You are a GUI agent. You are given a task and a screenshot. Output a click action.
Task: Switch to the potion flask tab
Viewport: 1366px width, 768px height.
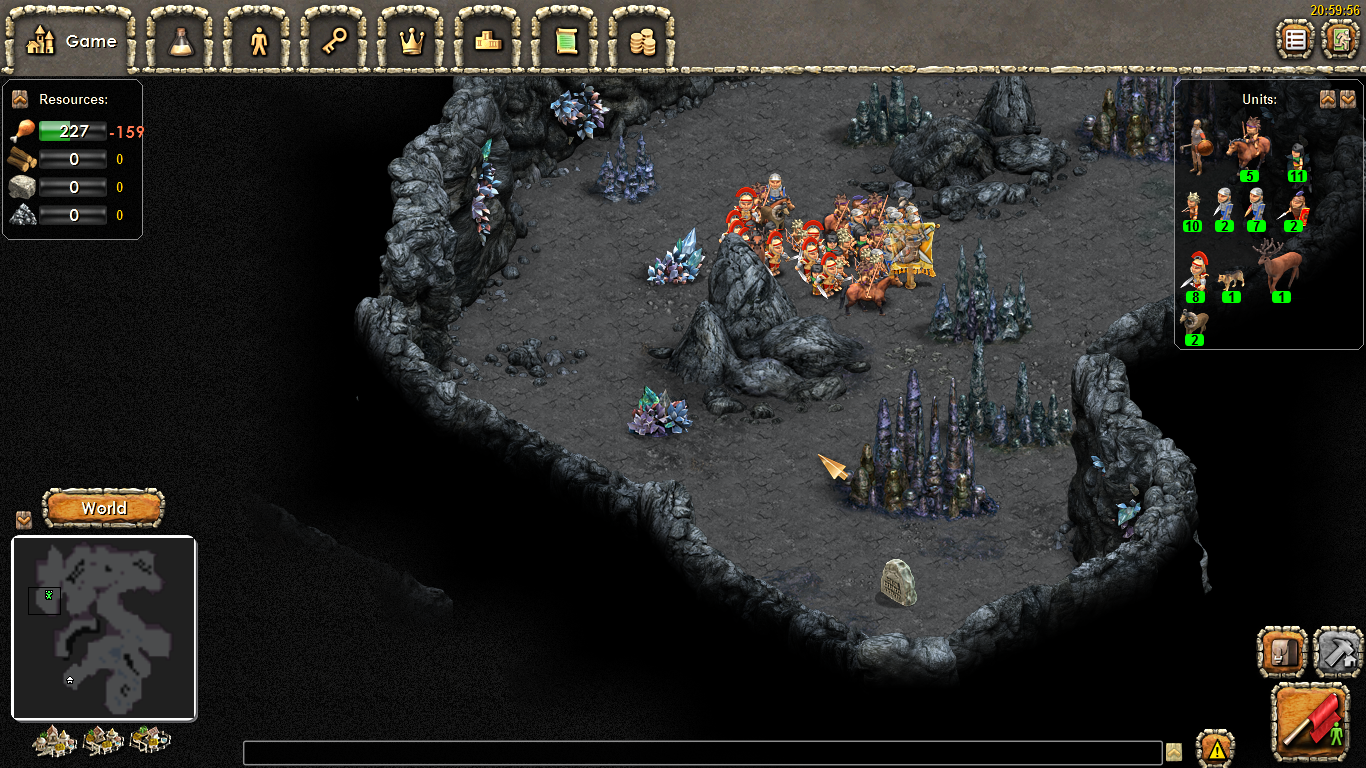coord(181,41)
